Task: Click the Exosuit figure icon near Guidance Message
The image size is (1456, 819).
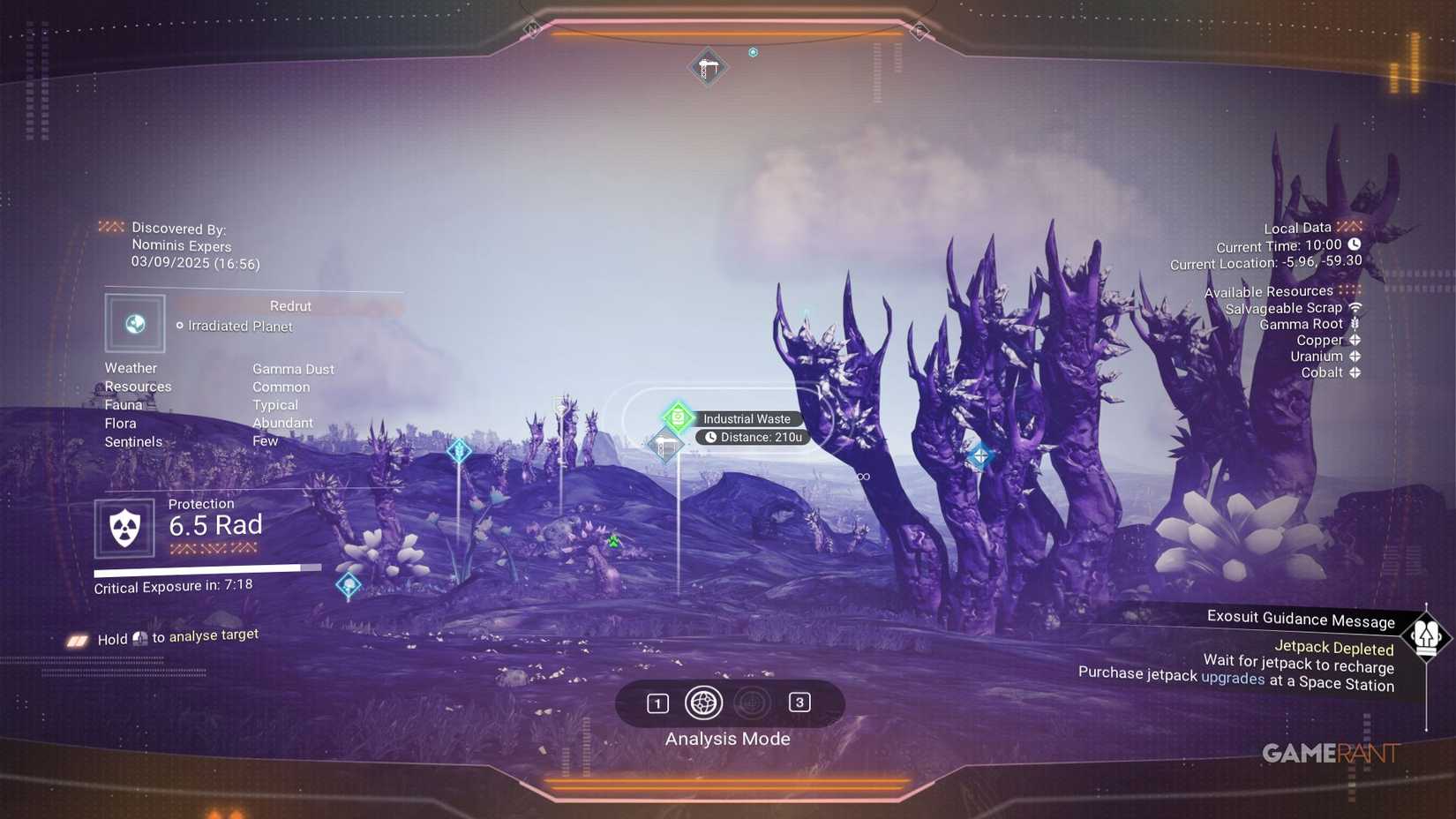Action: [x=1428, y=635]
